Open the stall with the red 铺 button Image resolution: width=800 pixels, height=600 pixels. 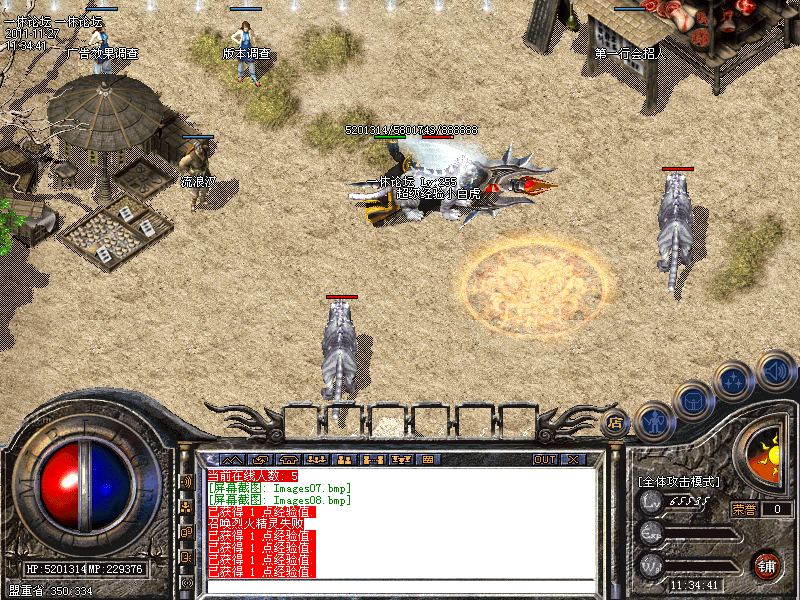coord(768,565)
